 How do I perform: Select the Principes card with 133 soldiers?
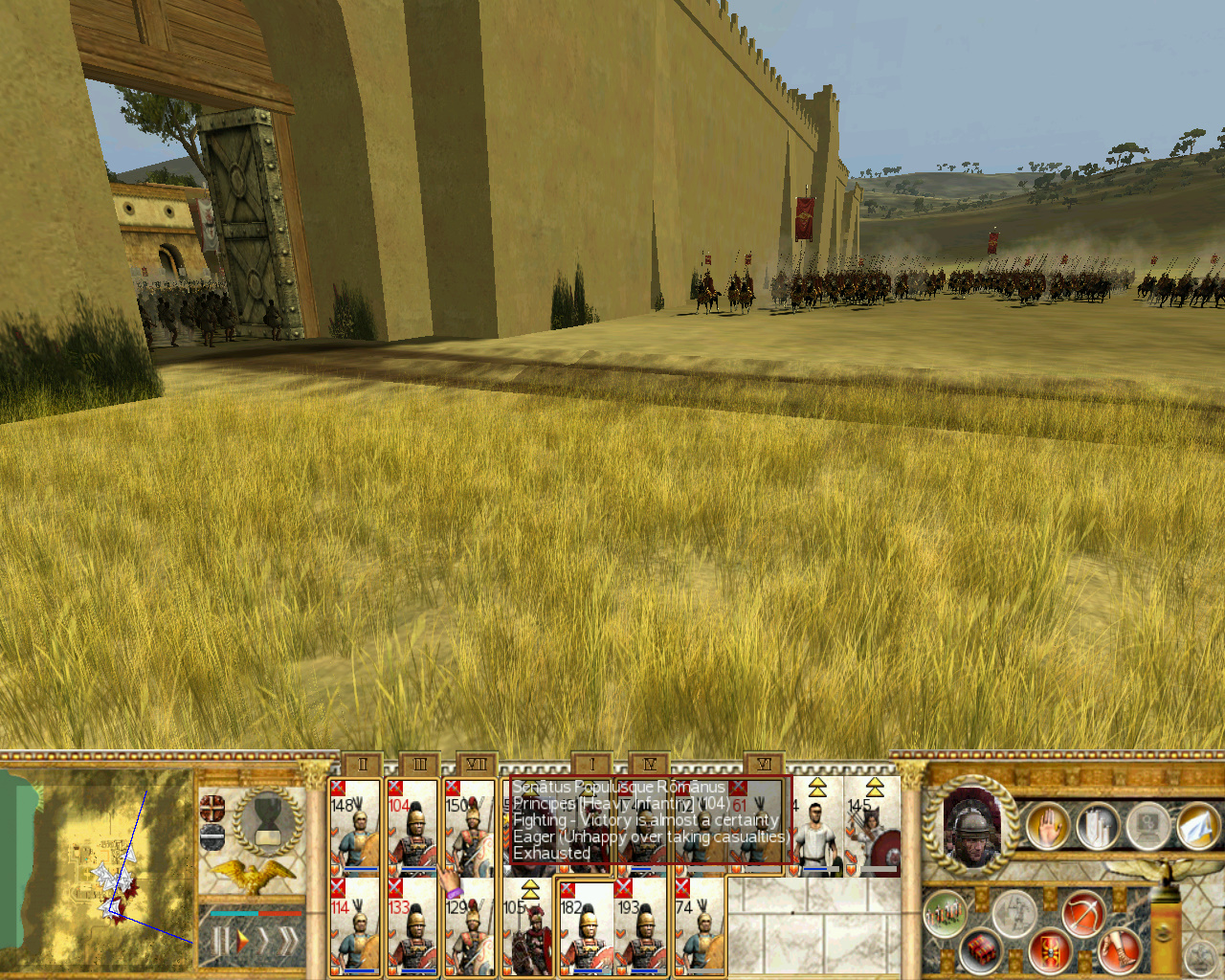(x=412, y=925)
